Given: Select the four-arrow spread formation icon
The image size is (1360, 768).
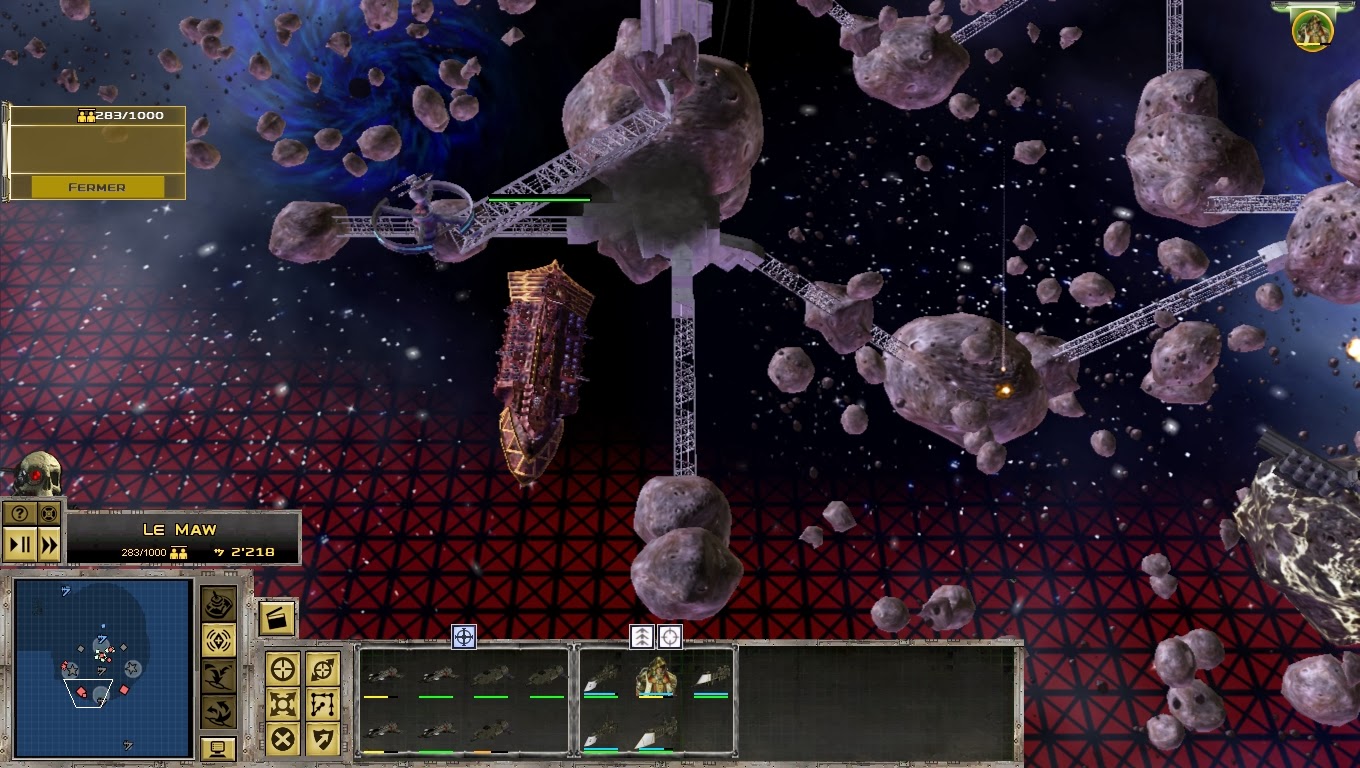Looking at the screenshot, I should click(x=282, y=703).
